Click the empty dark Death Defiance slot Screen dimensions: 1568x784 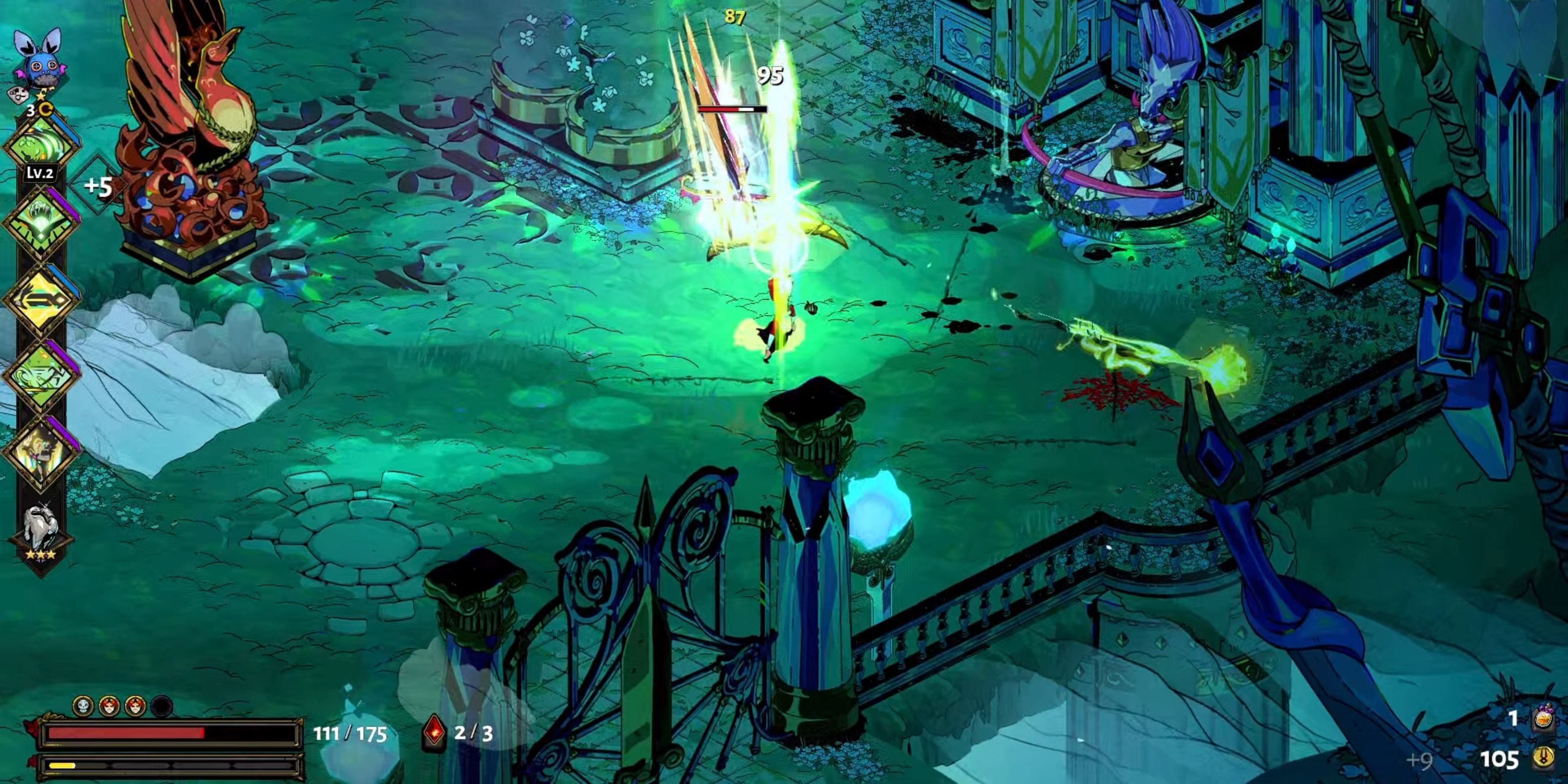pos(161,706)
